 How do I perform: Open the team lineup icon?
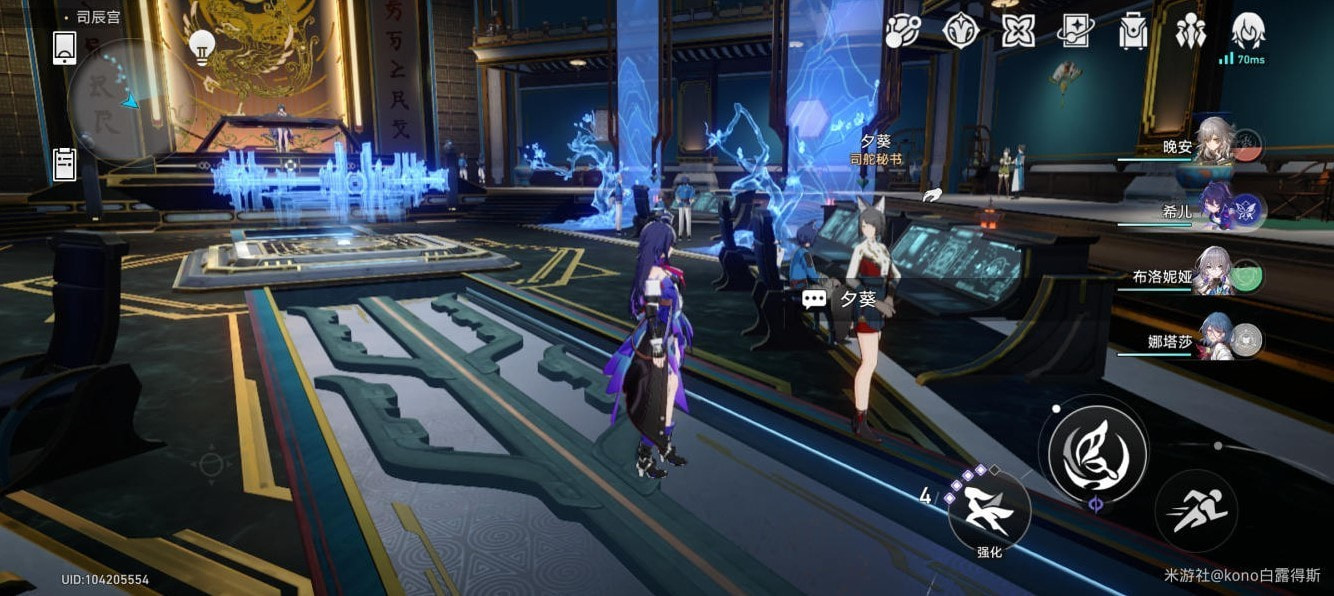[x=1191, y=31]
